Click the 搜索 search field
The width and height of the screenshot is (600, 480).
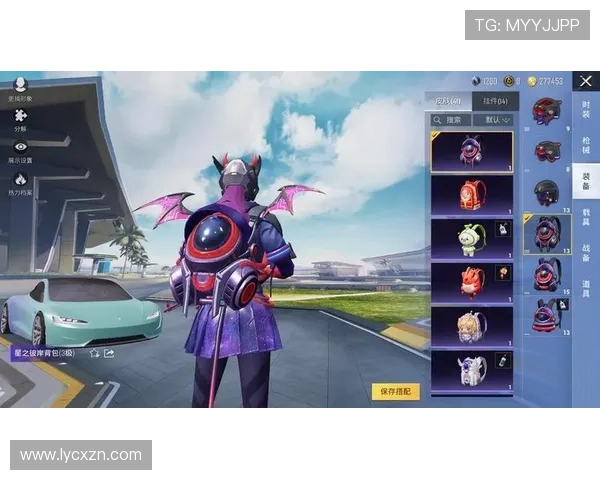[453, 120]
